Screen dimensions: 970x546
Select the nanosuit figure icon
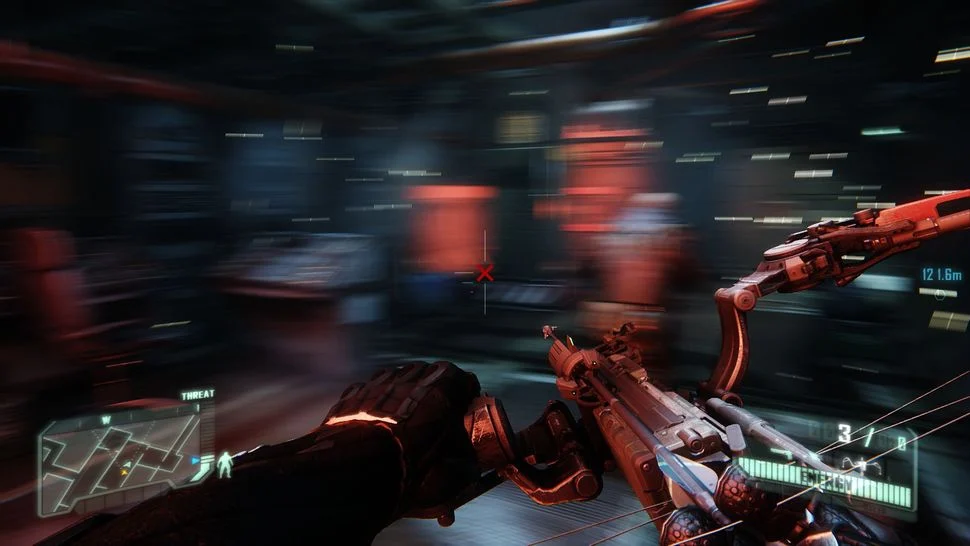point(225,463)
